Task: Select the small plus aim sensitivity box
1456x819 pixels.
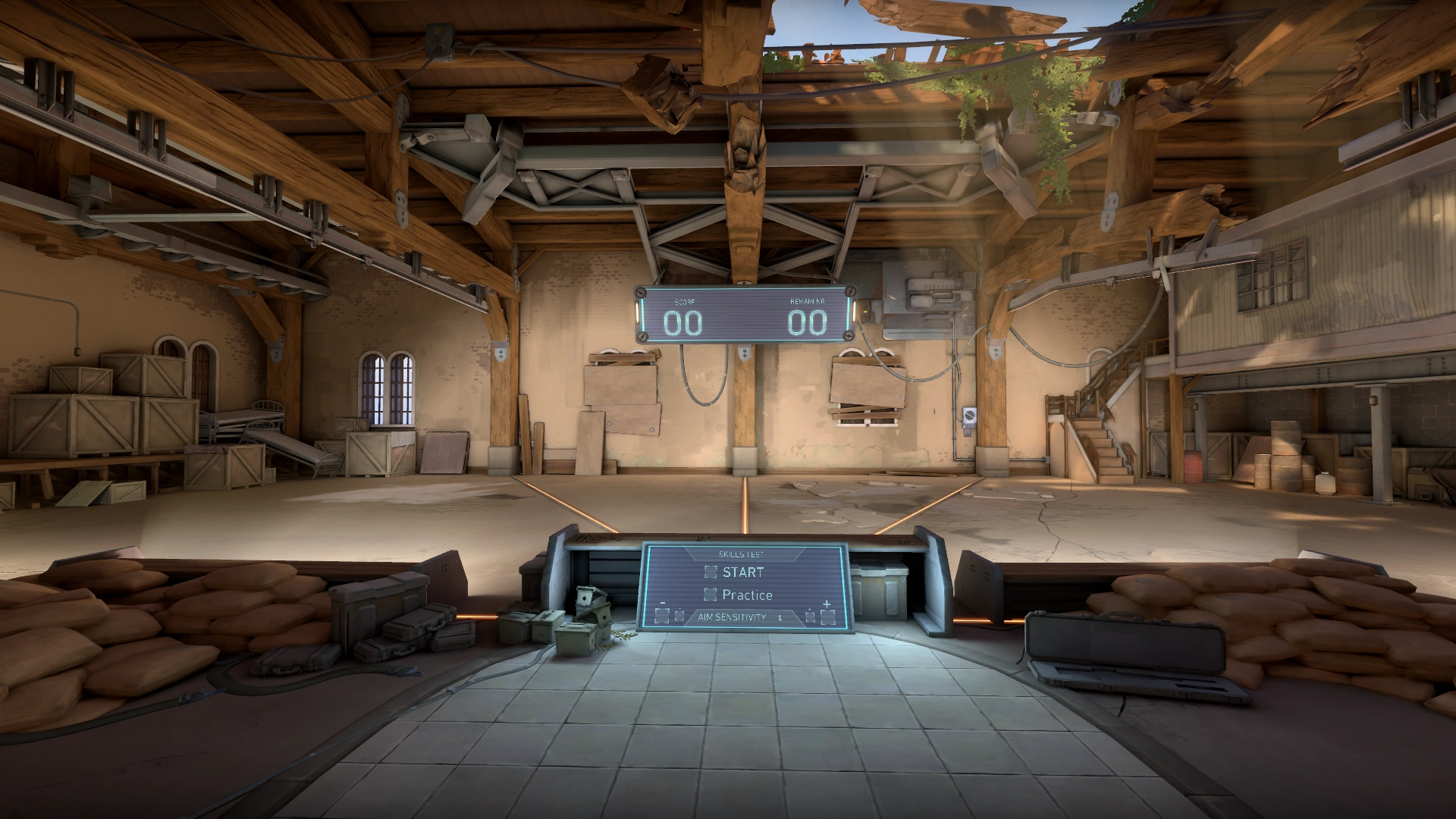Action: click(810, 617)
